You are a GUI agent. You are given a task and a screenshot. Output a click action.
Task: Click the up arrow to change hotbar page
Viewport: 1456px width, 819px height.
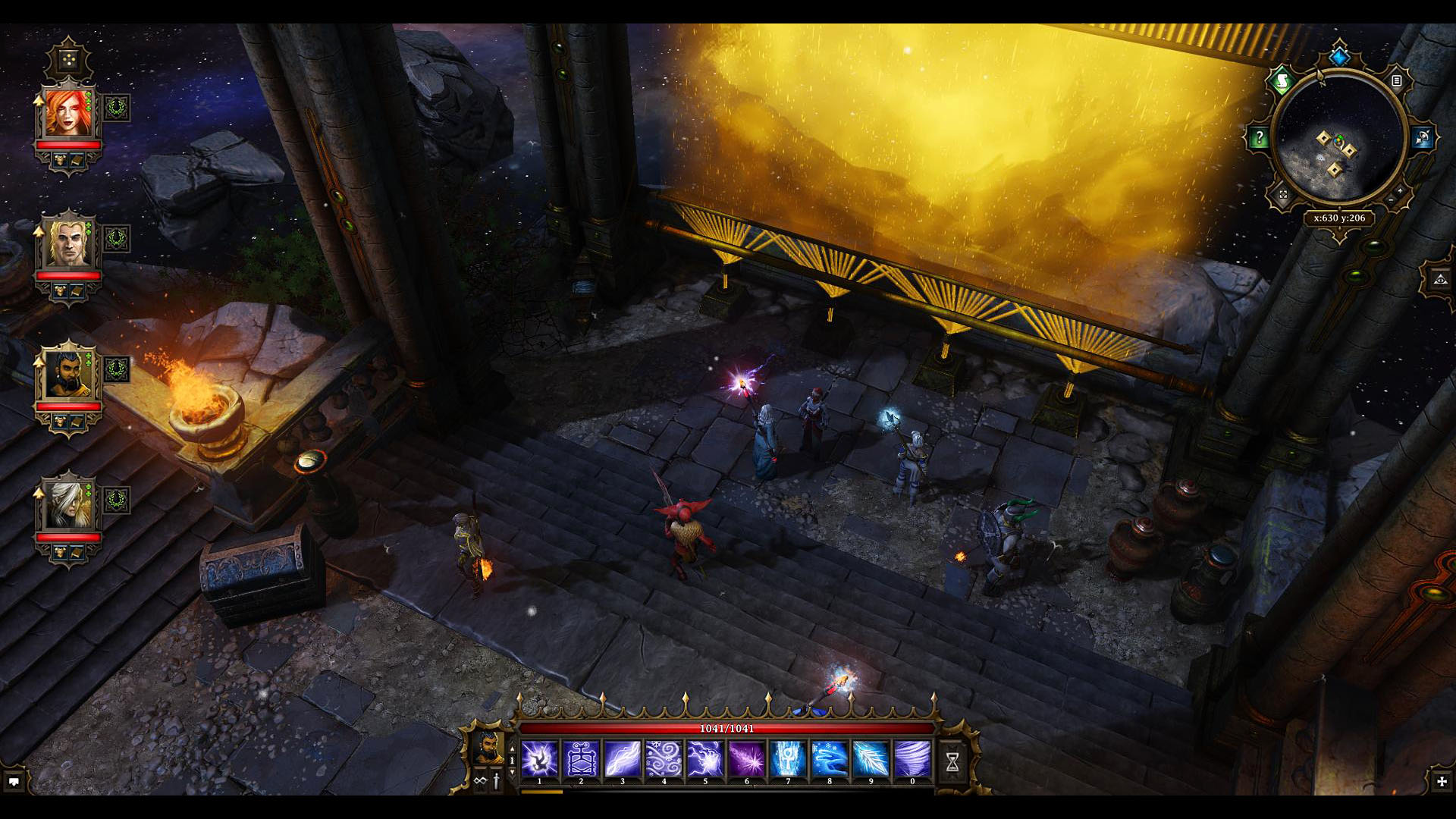pos(513,748)
